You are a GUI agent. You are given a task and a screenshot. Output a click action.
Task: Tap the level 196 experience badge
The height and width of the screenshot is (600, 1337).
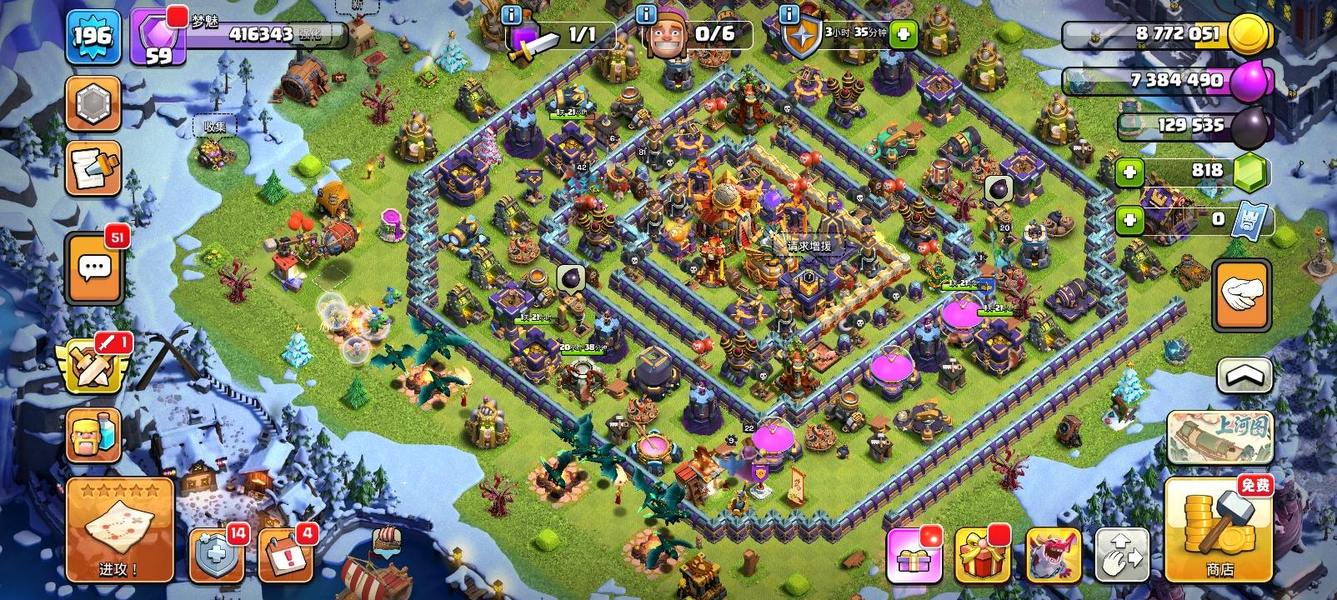click(x=93, y=38)
